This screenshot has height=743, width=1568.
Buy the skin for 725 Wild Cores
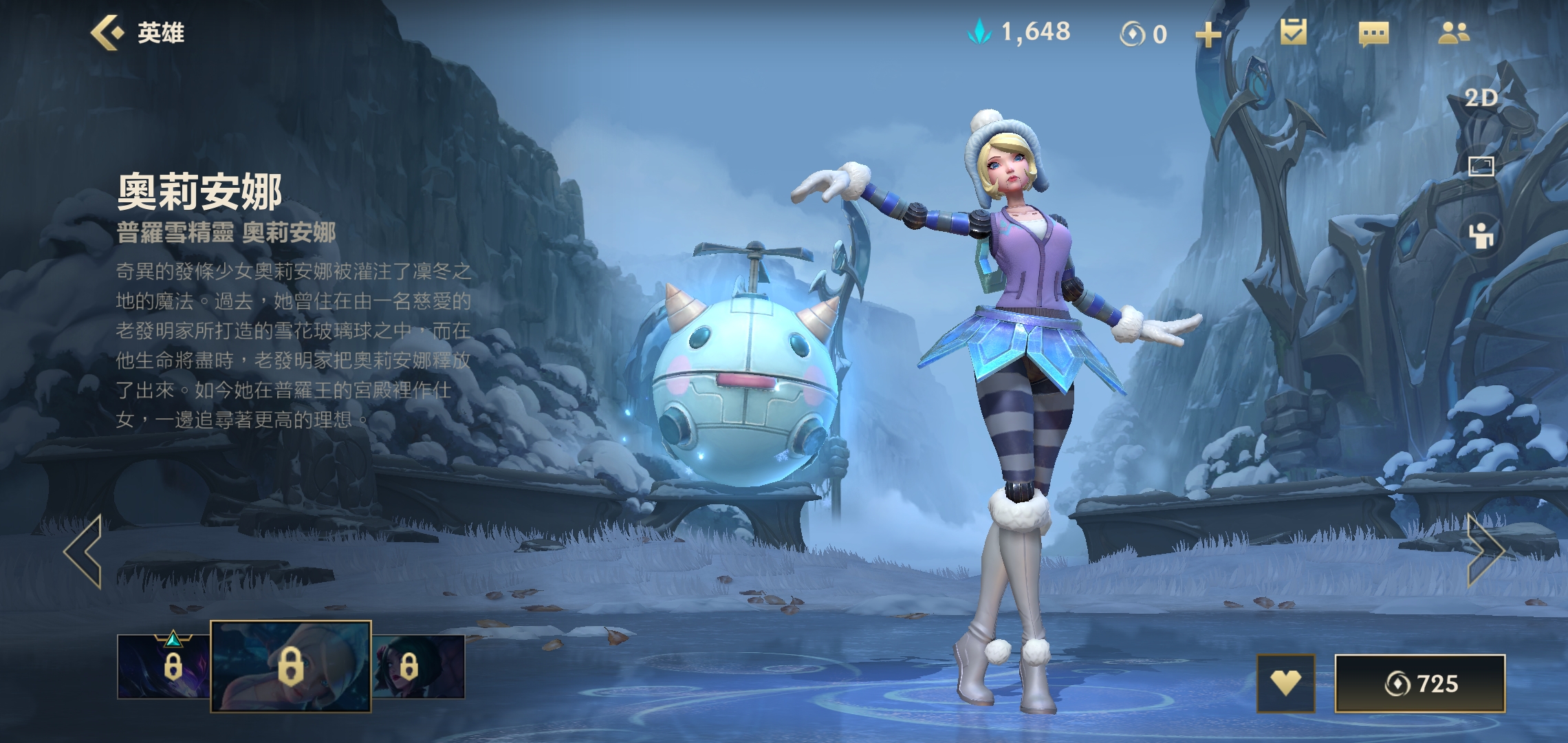tap(1419, 683)
